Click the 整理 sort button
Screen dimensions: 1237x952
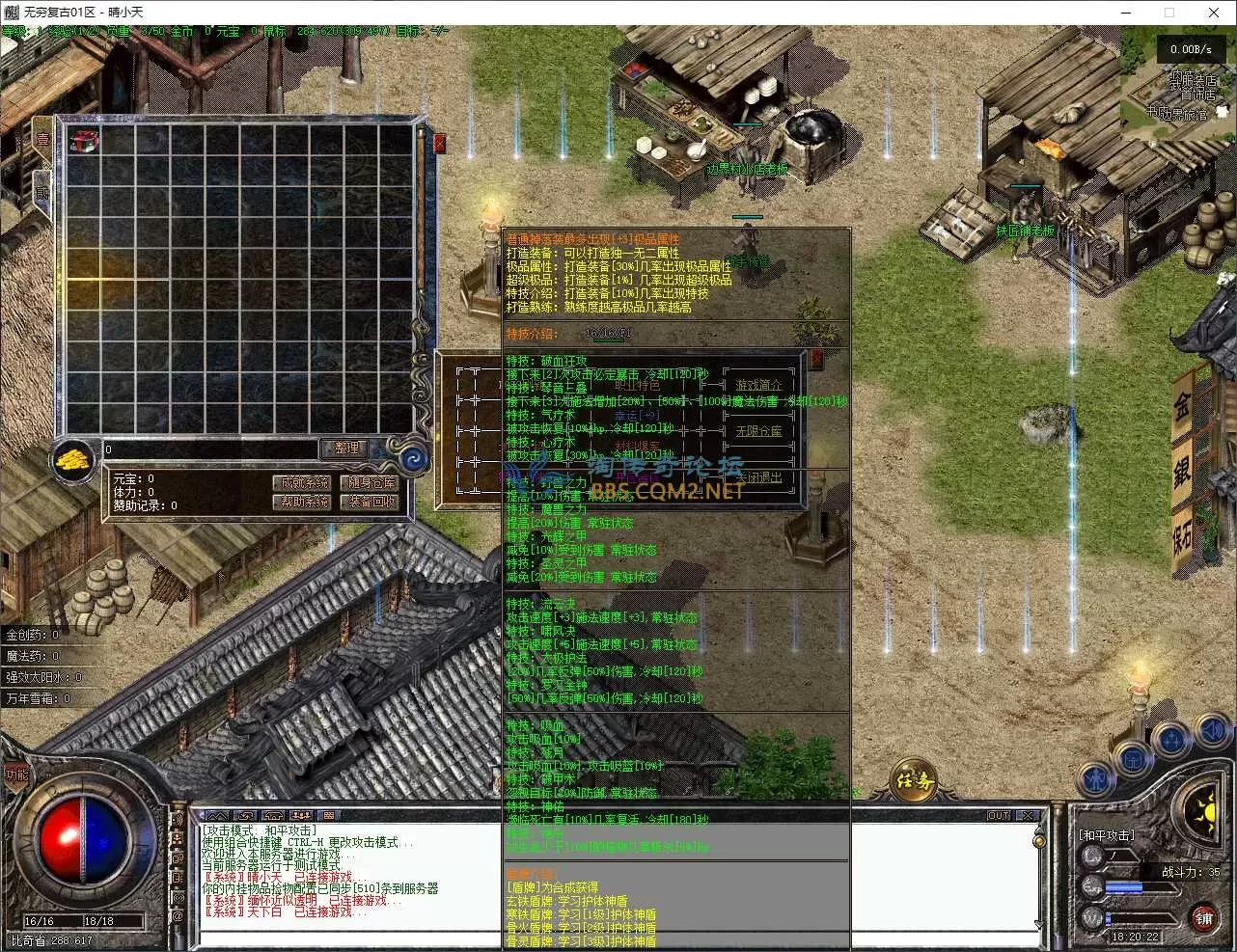click(x=345, y=449)
